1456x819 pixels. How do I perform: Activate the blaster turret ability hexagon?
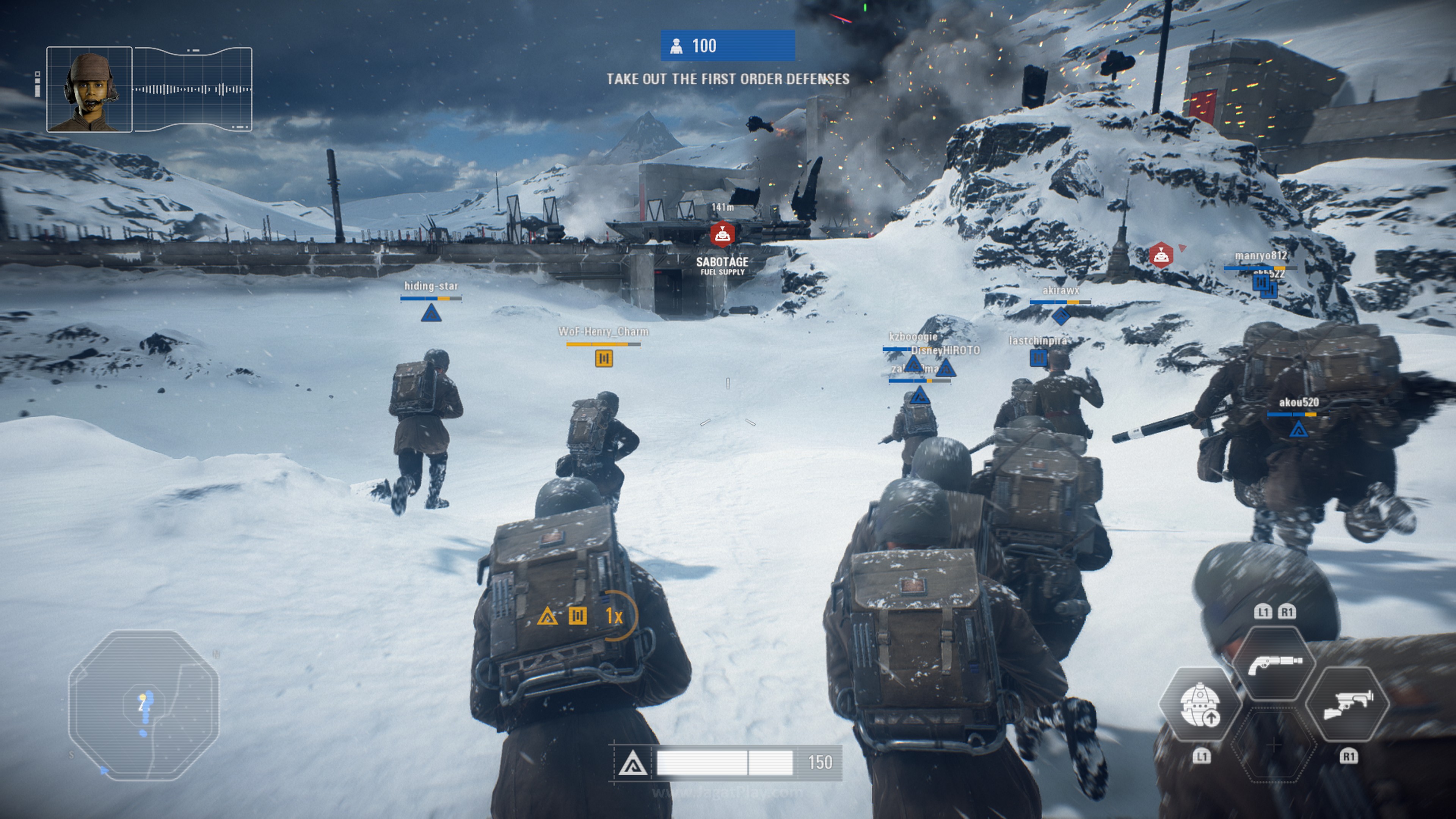coord(1348,704)
